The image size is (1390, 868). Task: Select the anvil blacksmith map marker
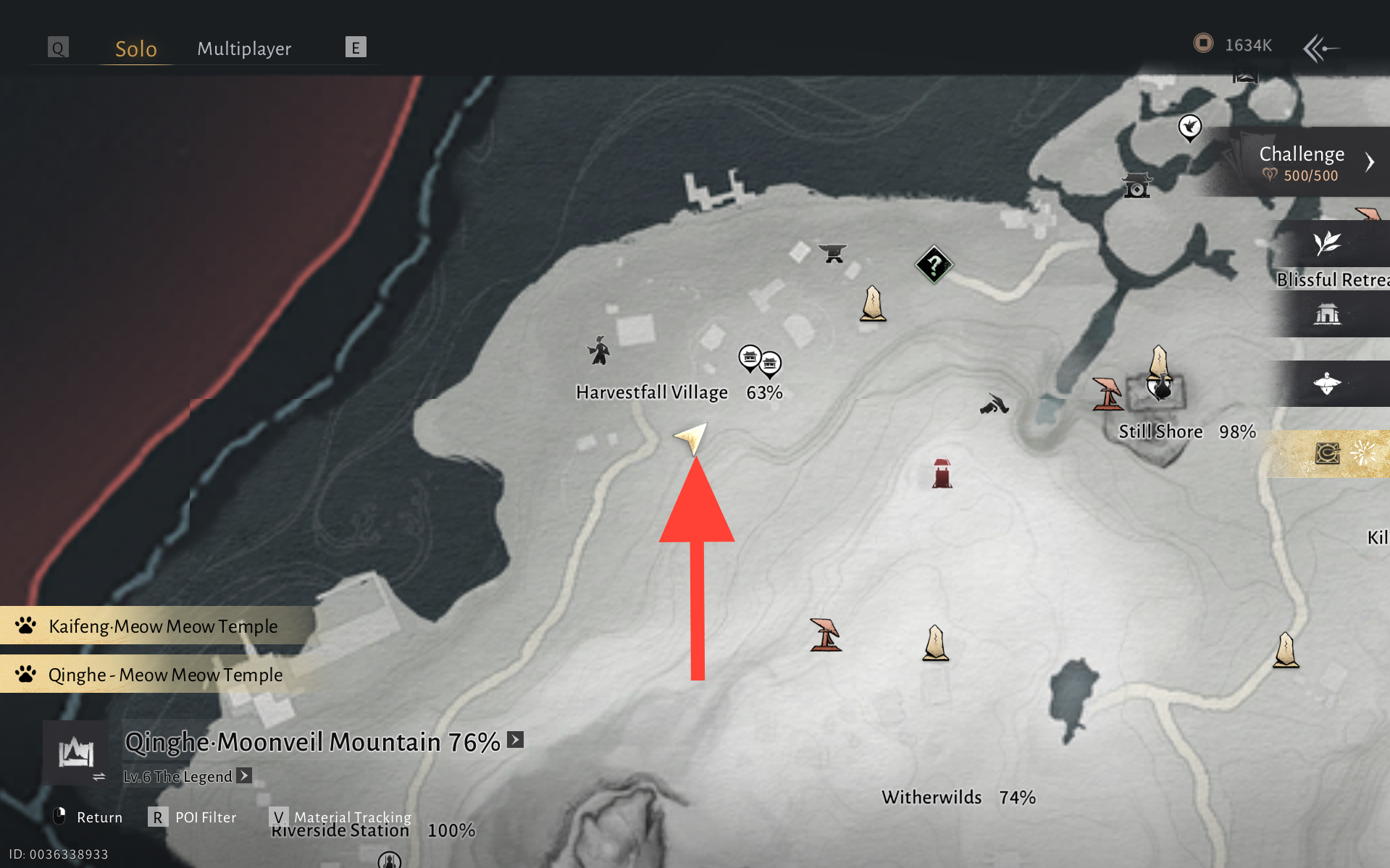(x=832, y=253)
